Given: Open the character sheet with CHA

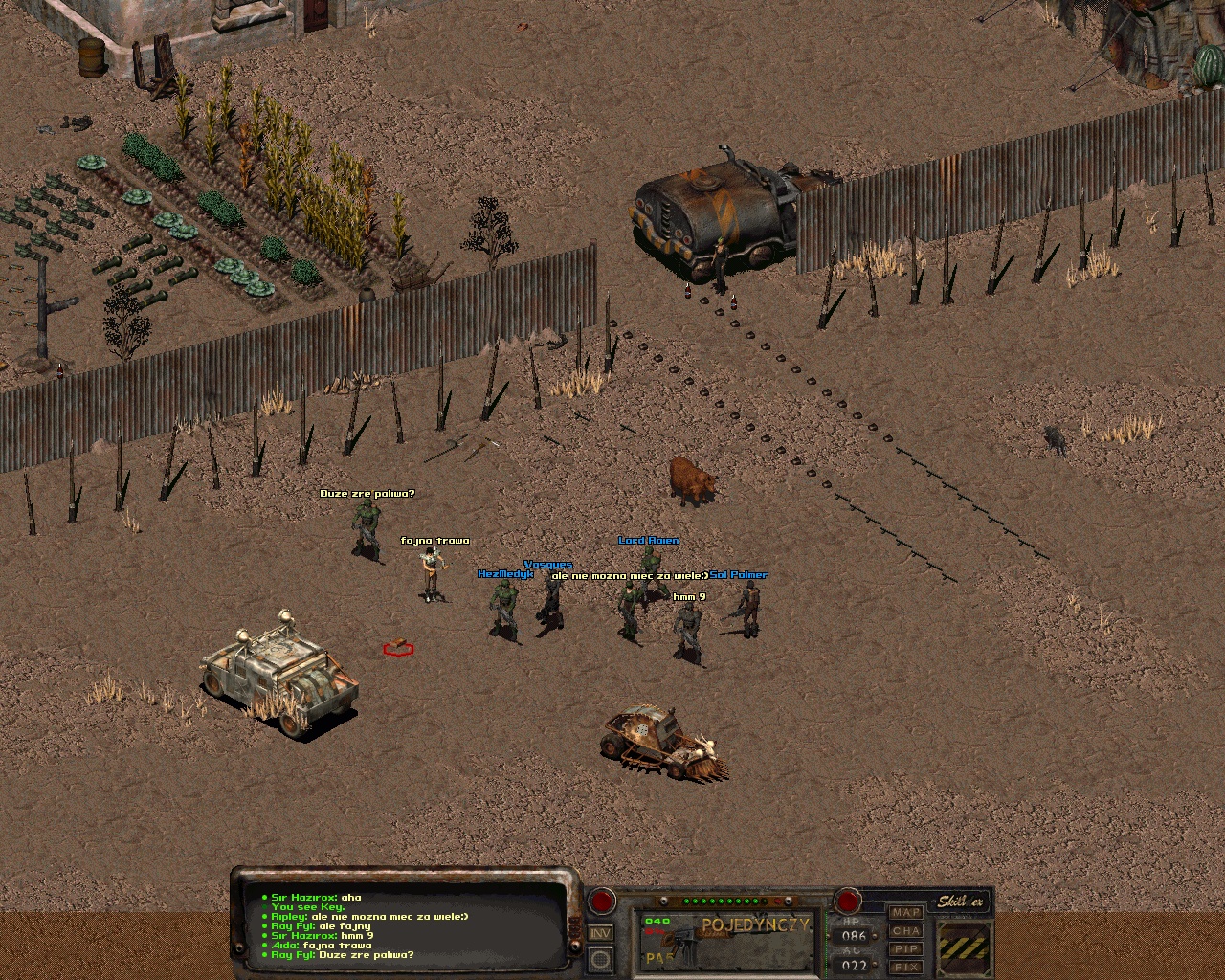Looking at the screenshot, I should click(906, 931).
